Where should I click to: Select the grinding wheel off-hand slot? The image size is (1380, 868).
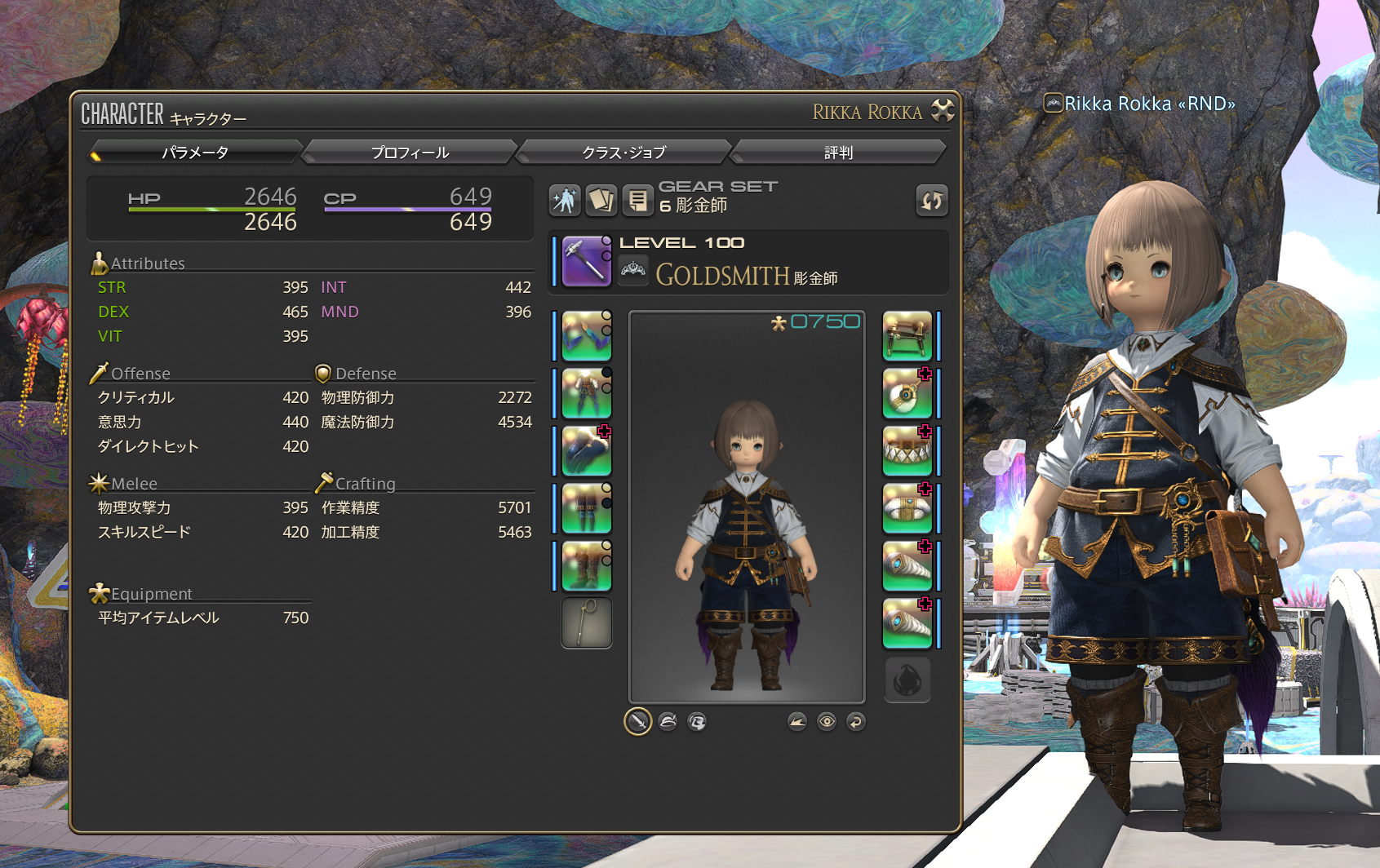tap(907, 335)
